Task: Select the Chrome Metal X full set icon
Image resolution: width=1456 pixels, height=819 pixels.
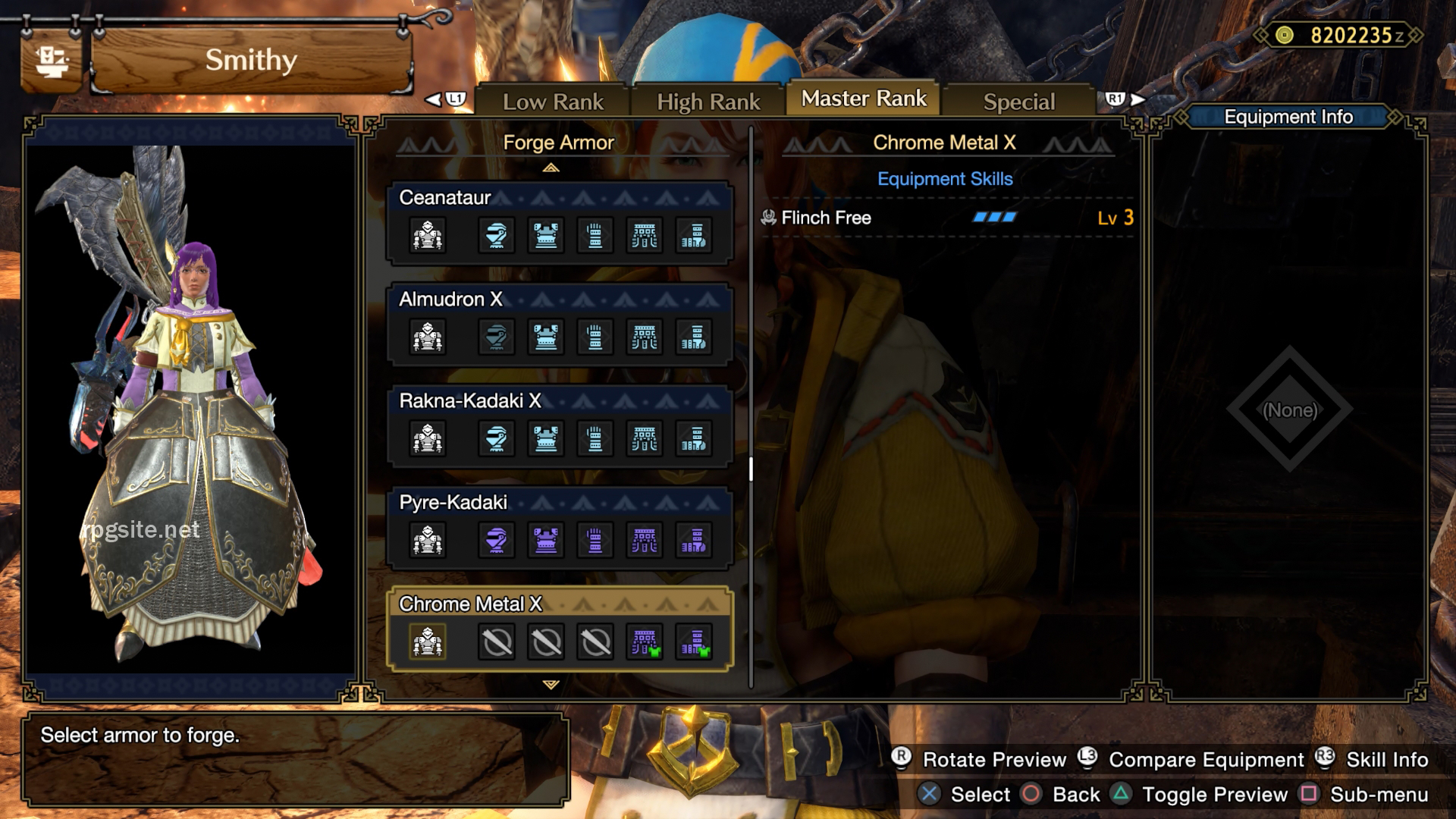Action: point(427,641)
